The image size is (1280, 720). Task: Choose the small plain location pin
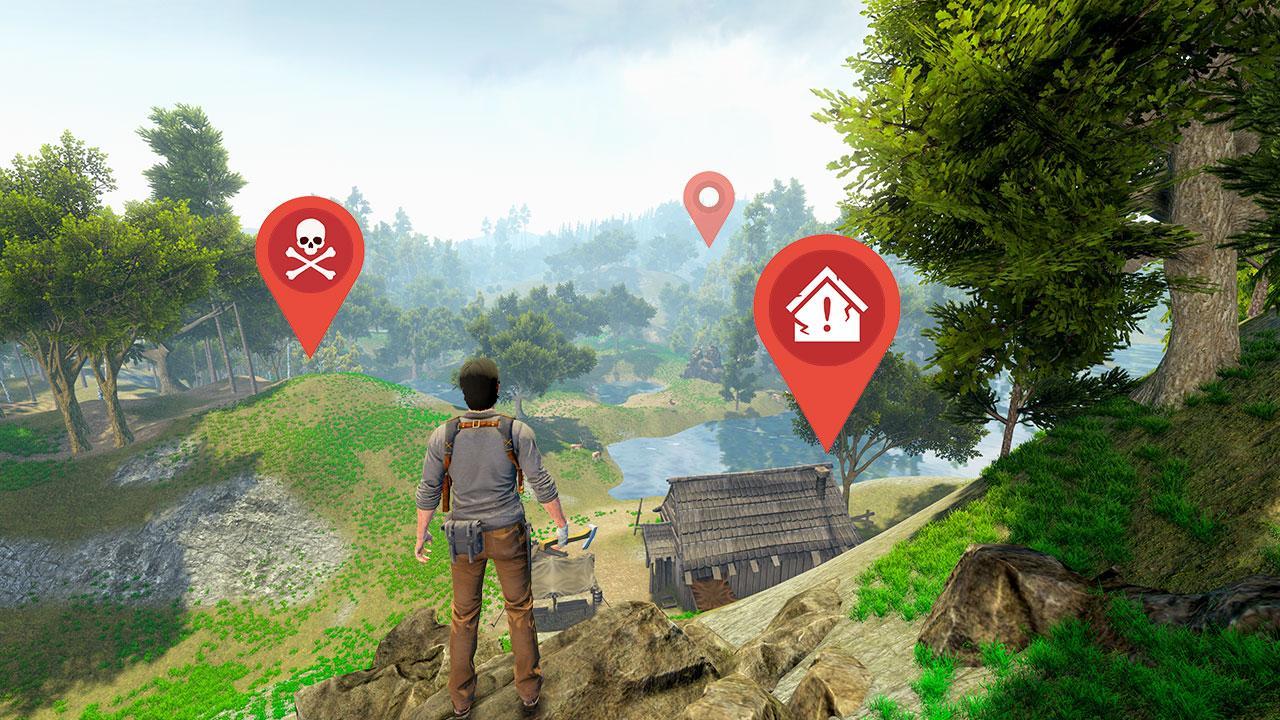point(709,198)
